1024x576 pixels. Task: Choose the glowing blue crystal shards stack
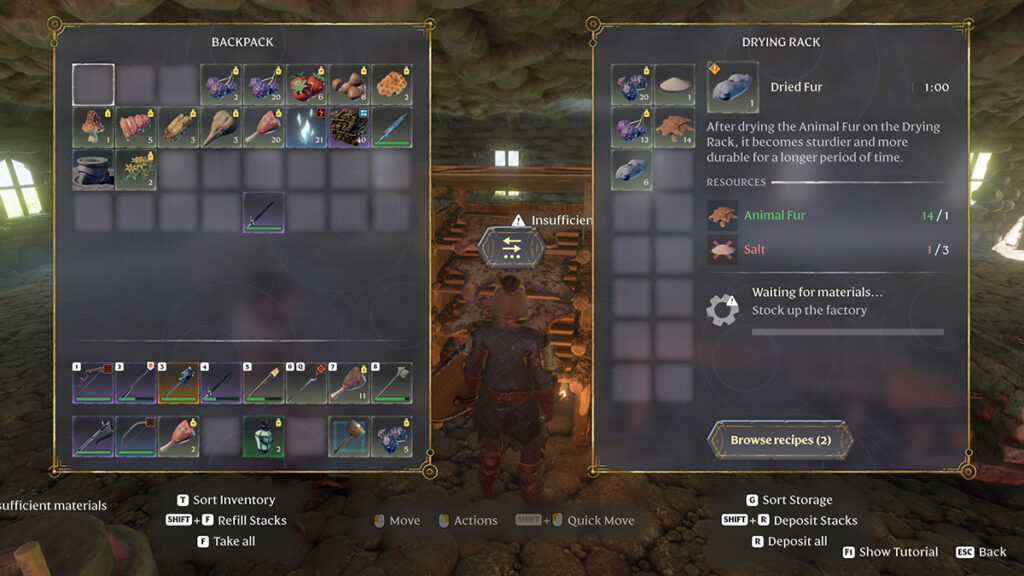coord(306,128)
